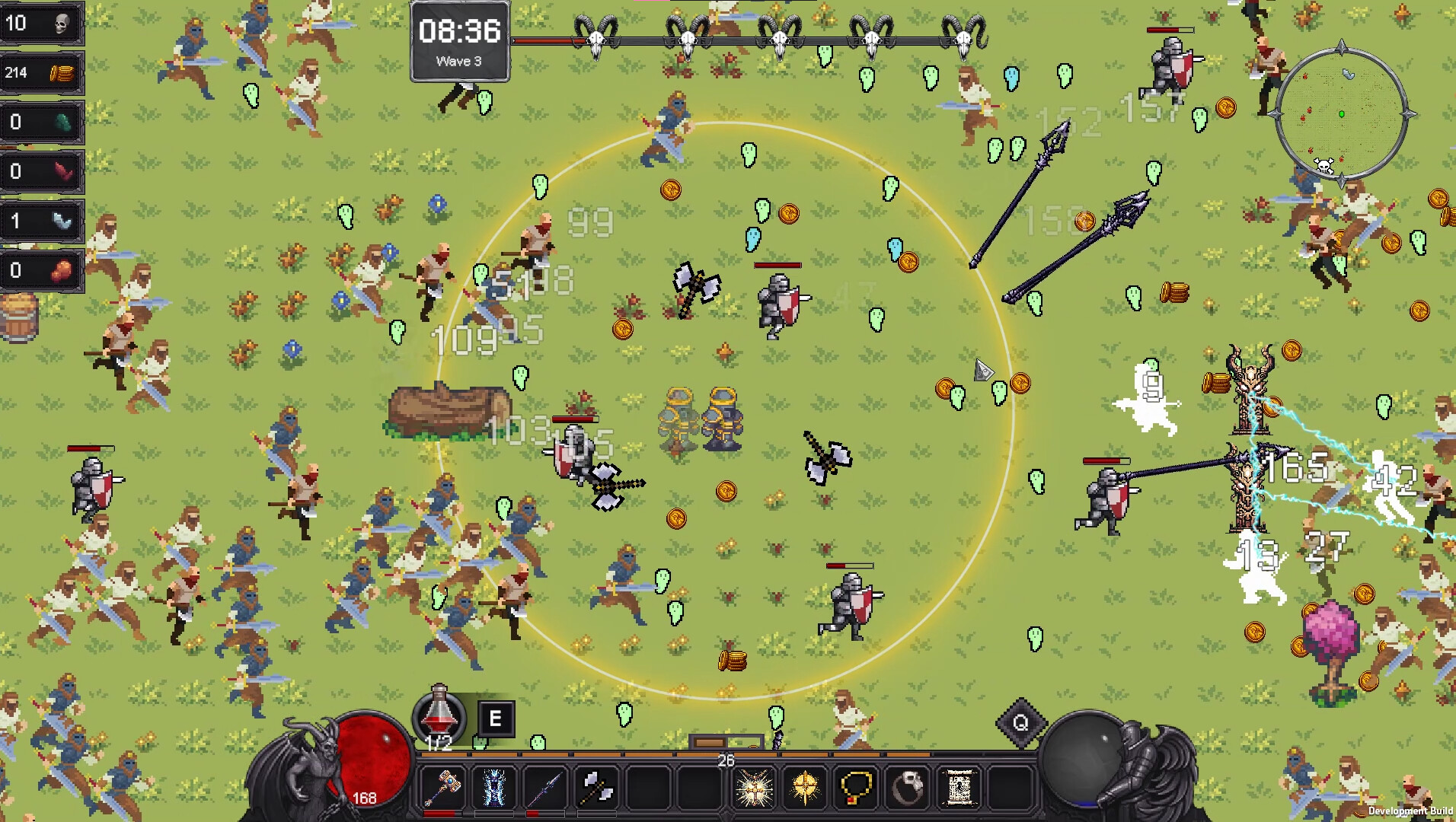Select the silver ring item in the hotbar

(x=907, y=788)
